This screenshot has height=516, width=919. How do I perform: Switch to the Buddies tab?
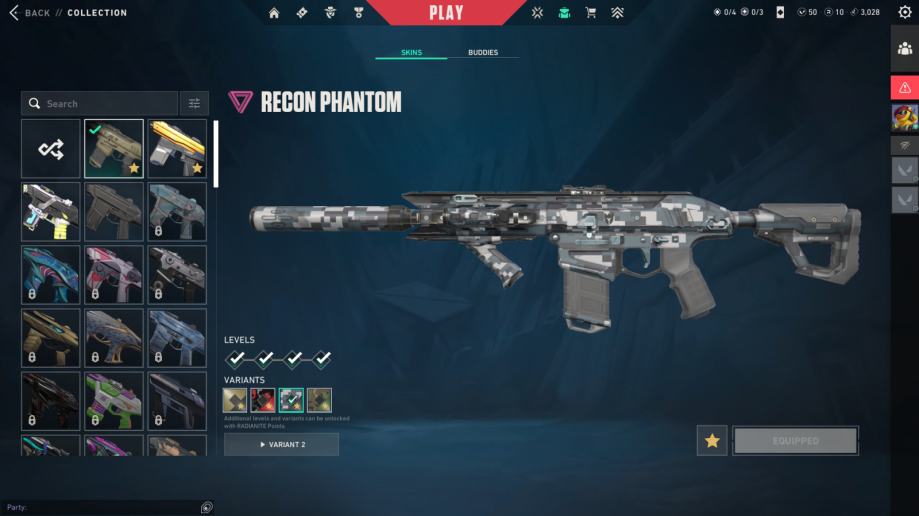(x=482, y=52)
